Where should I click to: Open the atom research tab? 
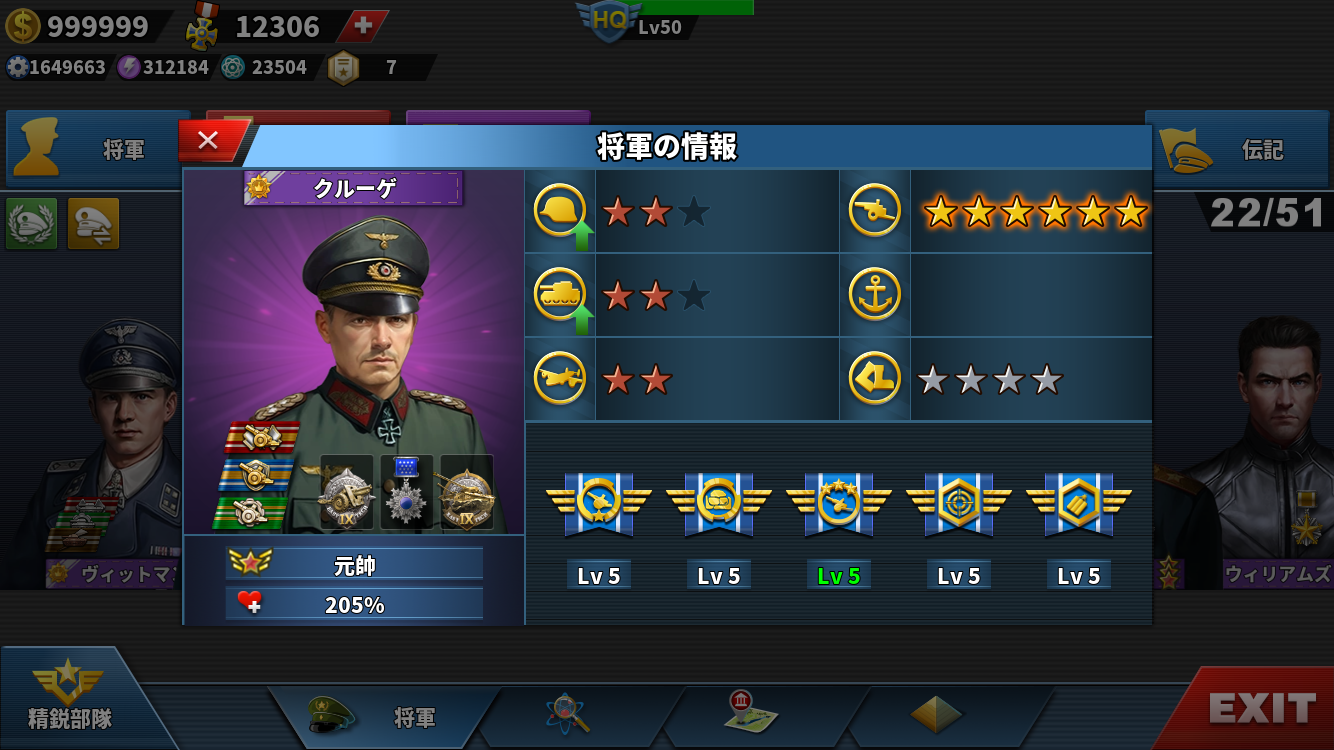tap(568, 714)
